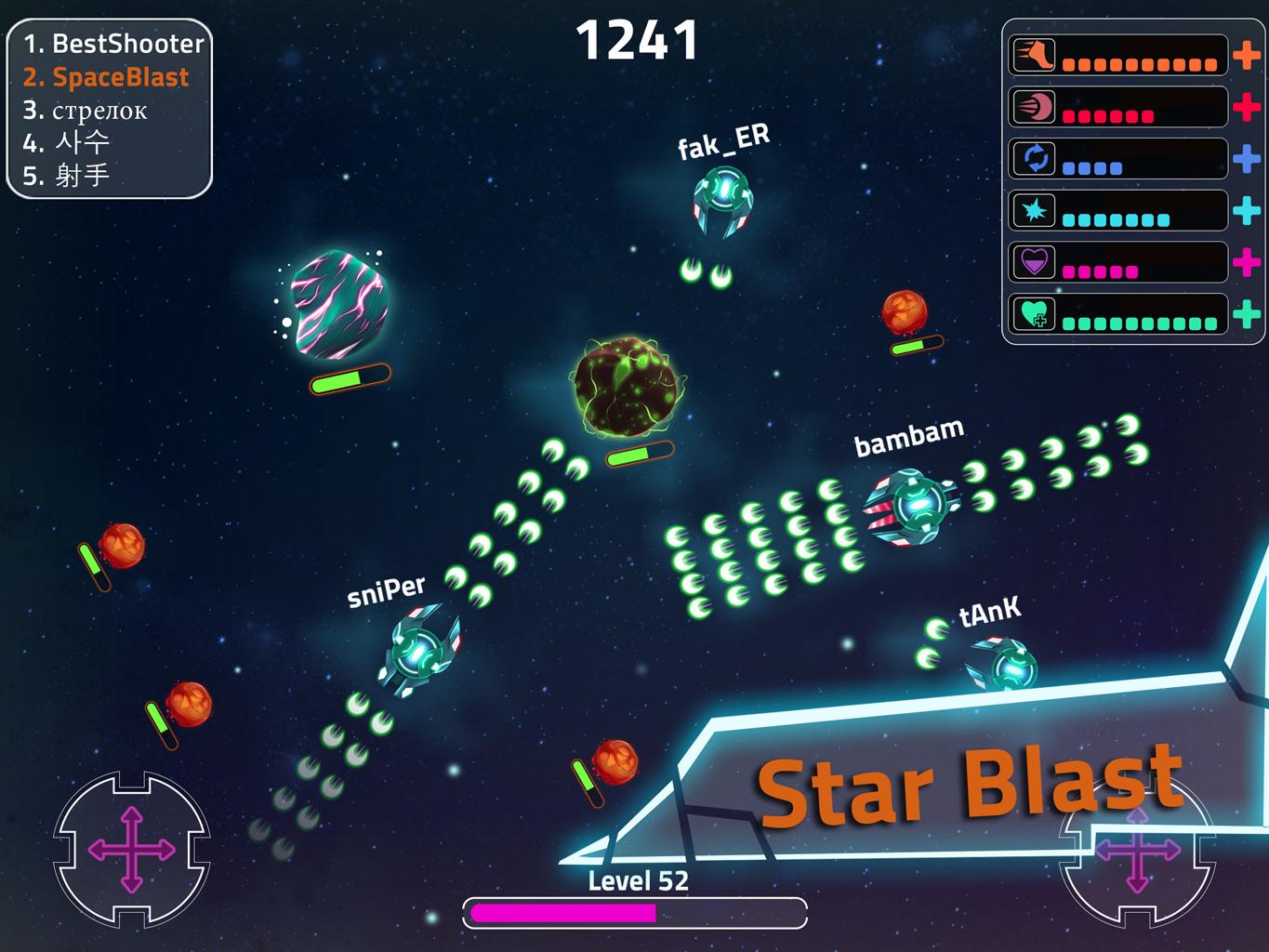Click the health regeneration heart-plus icon
The image size is (1269, 952).
tap(1034, 315)
